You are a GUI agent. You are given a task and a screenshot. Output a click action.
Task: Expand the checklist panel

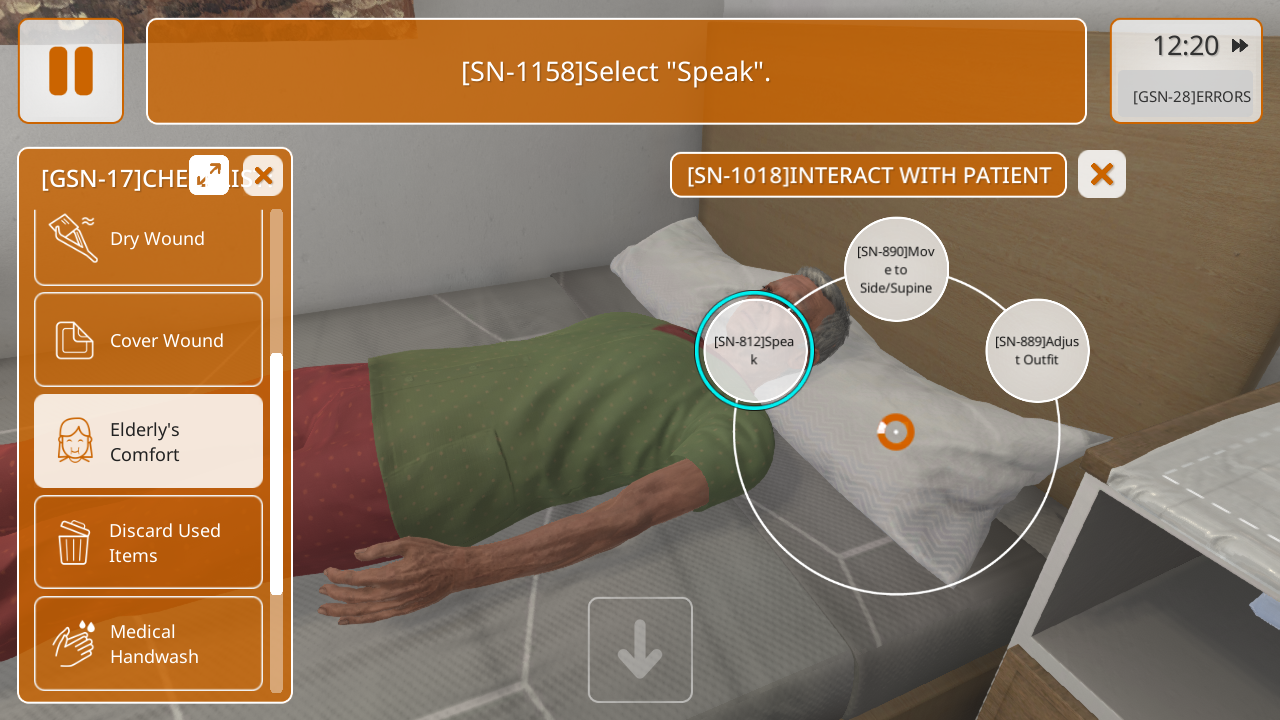(209, 175)
